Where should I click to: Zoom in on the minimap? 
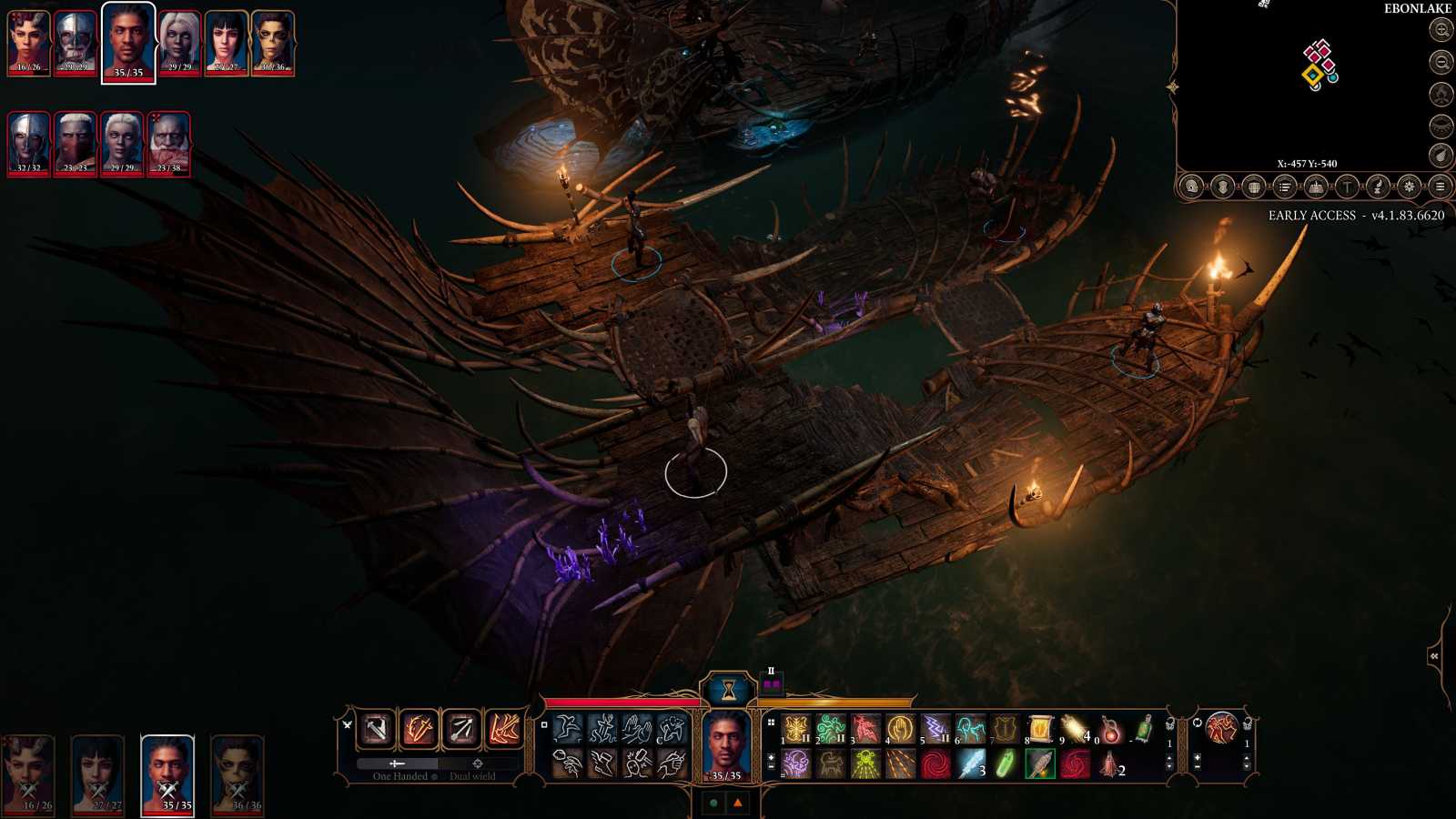(1441, 30)
